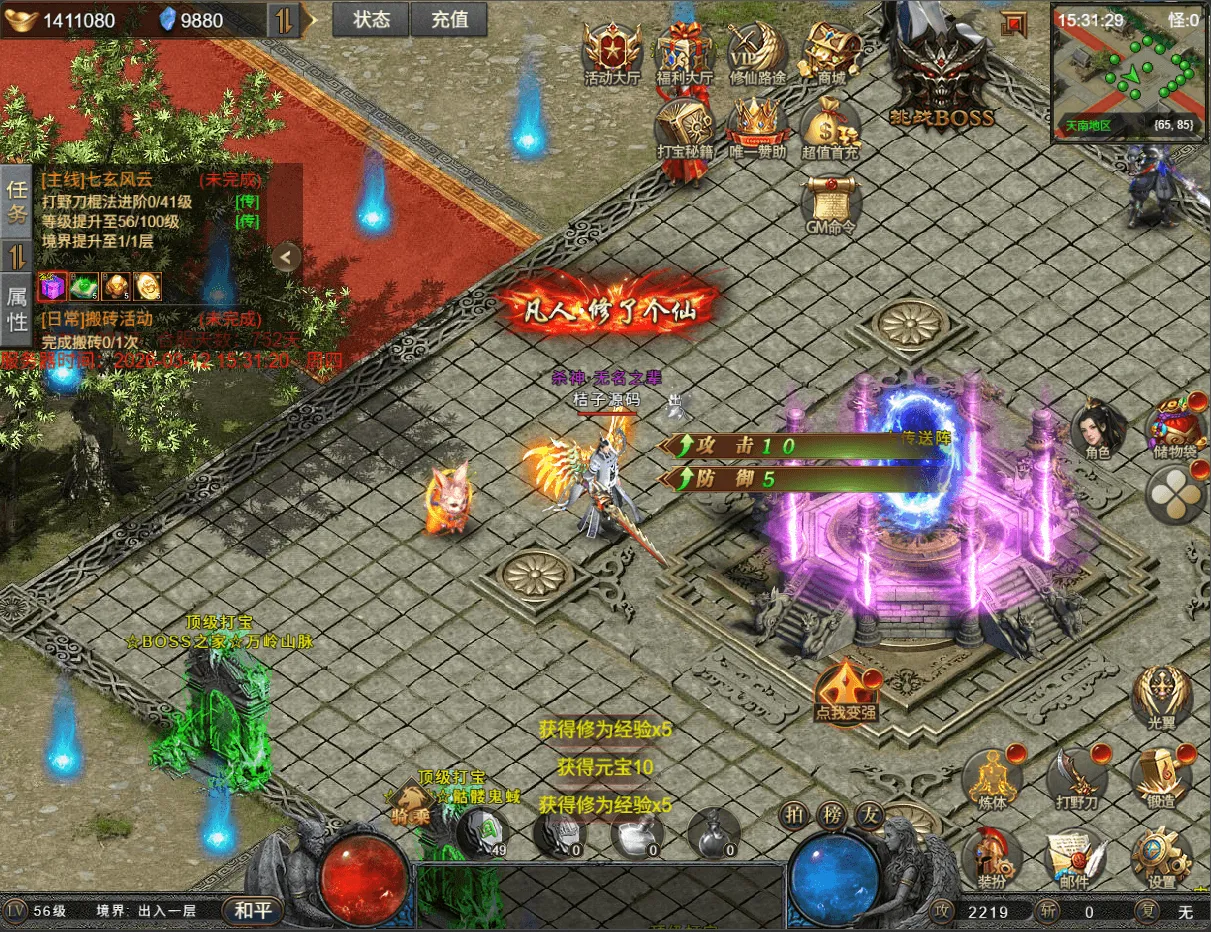Click the 点我变强 power-up button

tap(846, 692)
